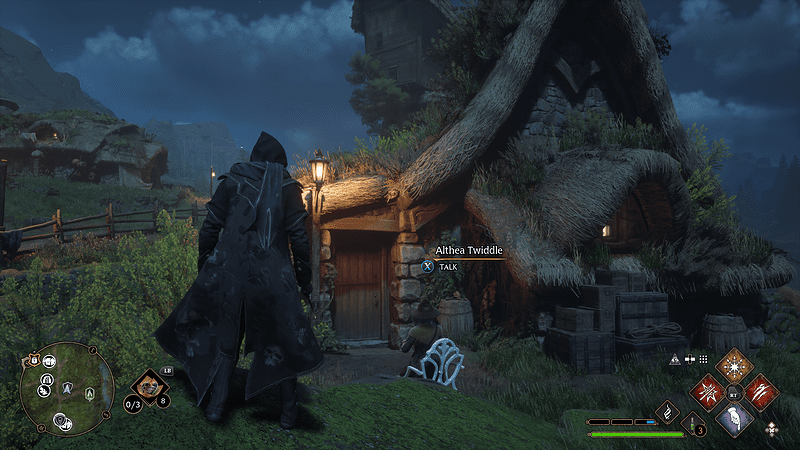This screenshot has height=450, width=800.
Task: Select the small dotted grid icon
Action: (703, 358)
